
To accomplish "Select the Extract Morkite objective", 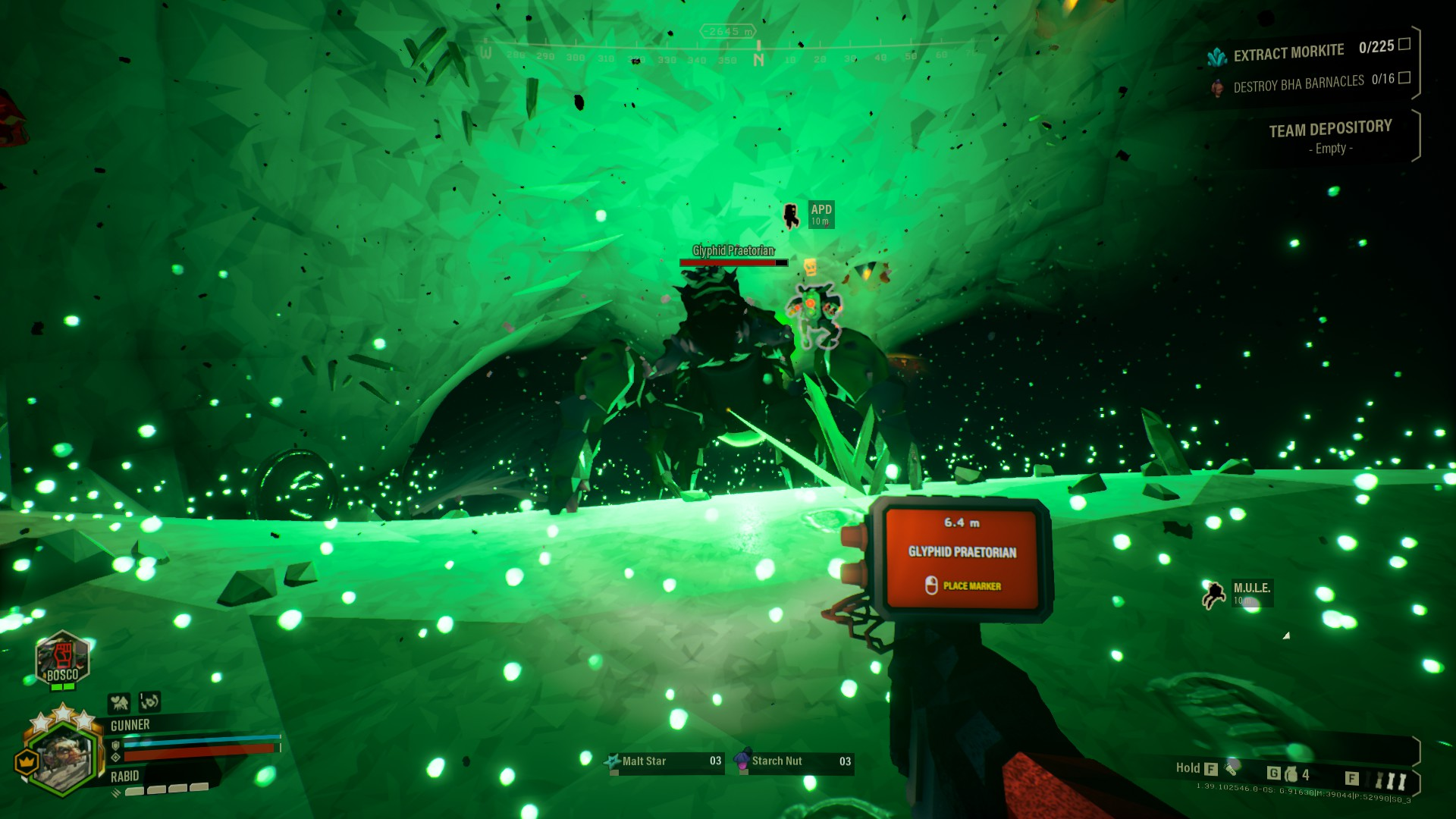I will [1288, 52].
